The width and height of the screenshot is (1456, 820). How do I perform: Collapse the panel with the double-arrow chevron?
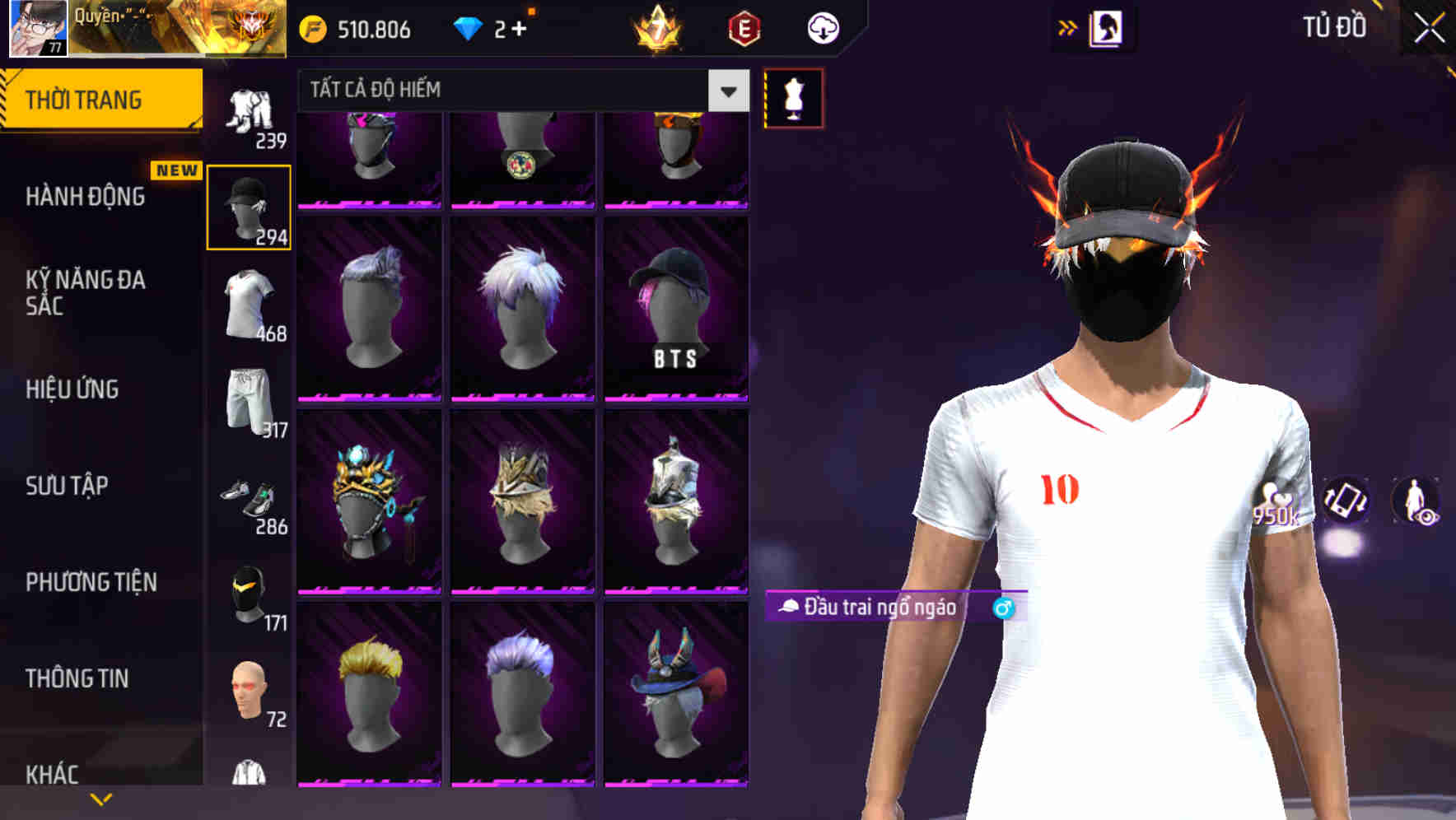(x=1068, y=27)
